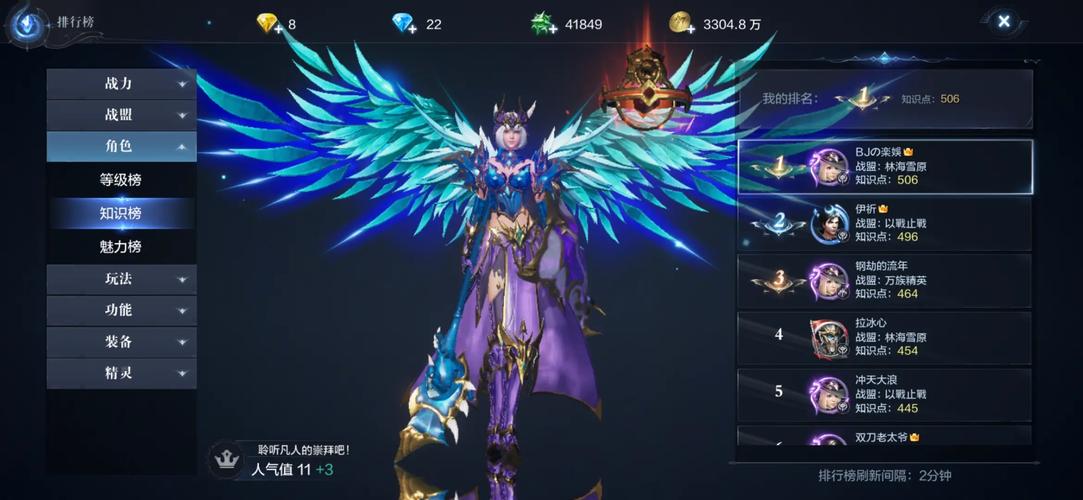Close the ranking screen with X

pyautogui.click(x=1003, y=21)
